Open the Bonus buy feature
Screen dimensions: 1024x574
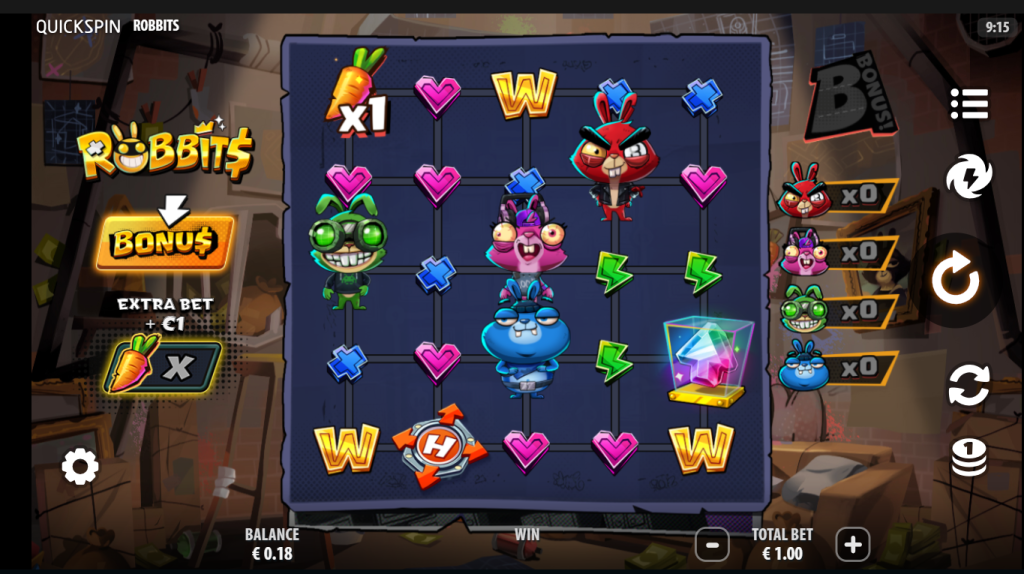pyautogui.click(x=165, y=242)
